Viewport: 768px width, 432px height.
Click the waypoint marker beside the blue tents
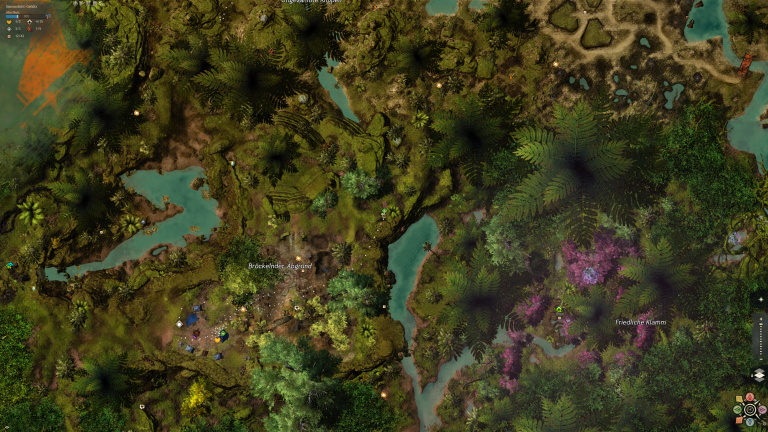tap(179, 324)
